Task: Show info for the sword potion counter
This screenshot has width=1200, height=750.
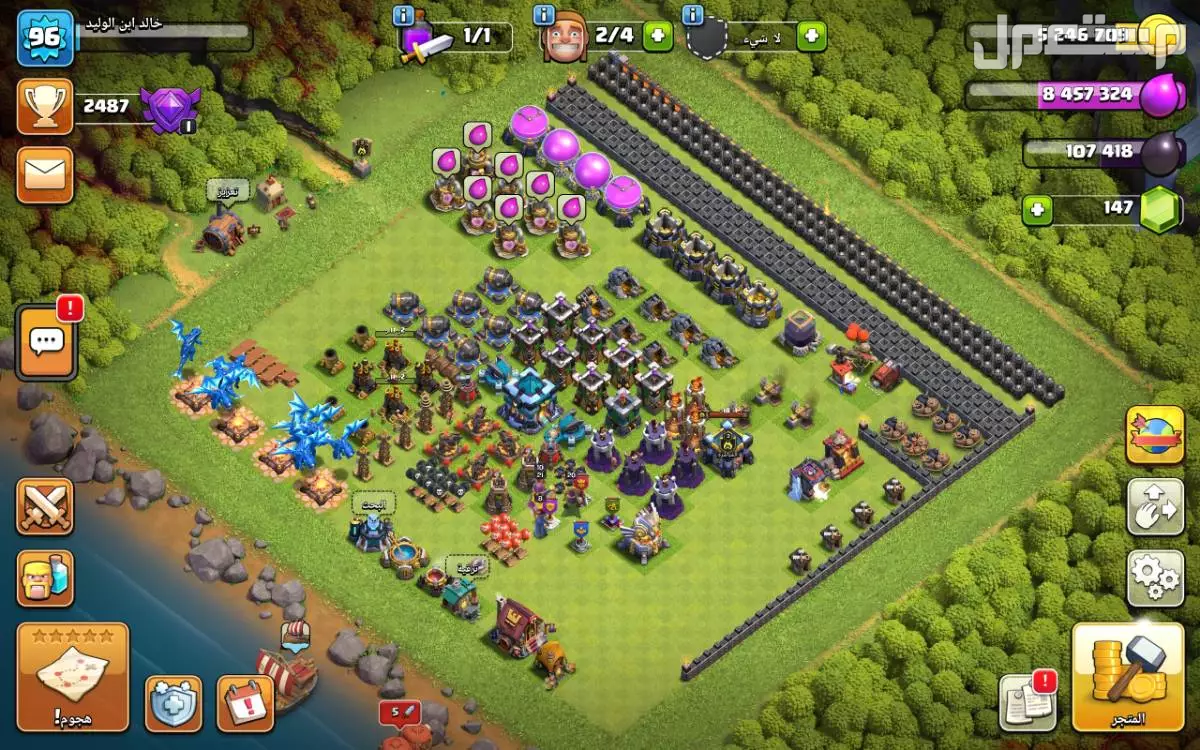Action: pyautogui.click(x=404, y=15)
